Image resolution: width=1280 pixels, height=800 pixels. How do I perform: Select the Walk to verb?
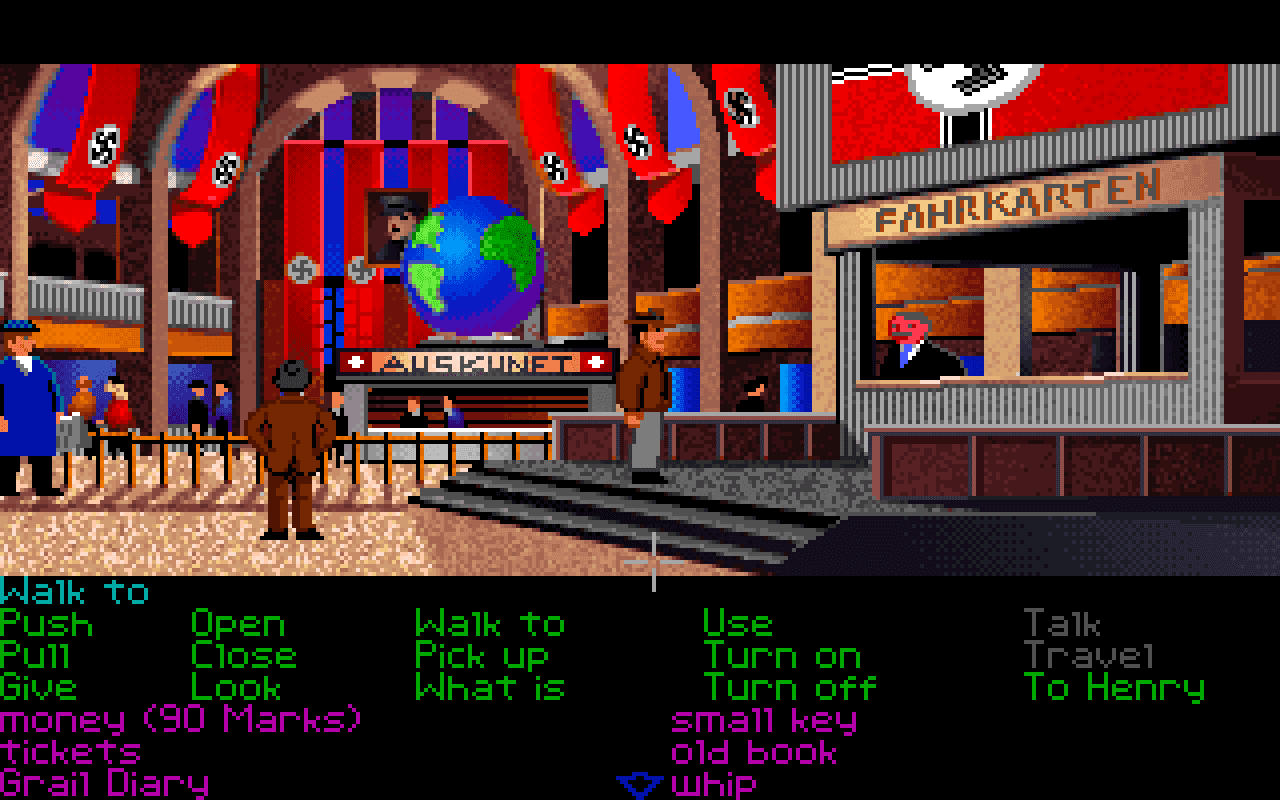490,624
